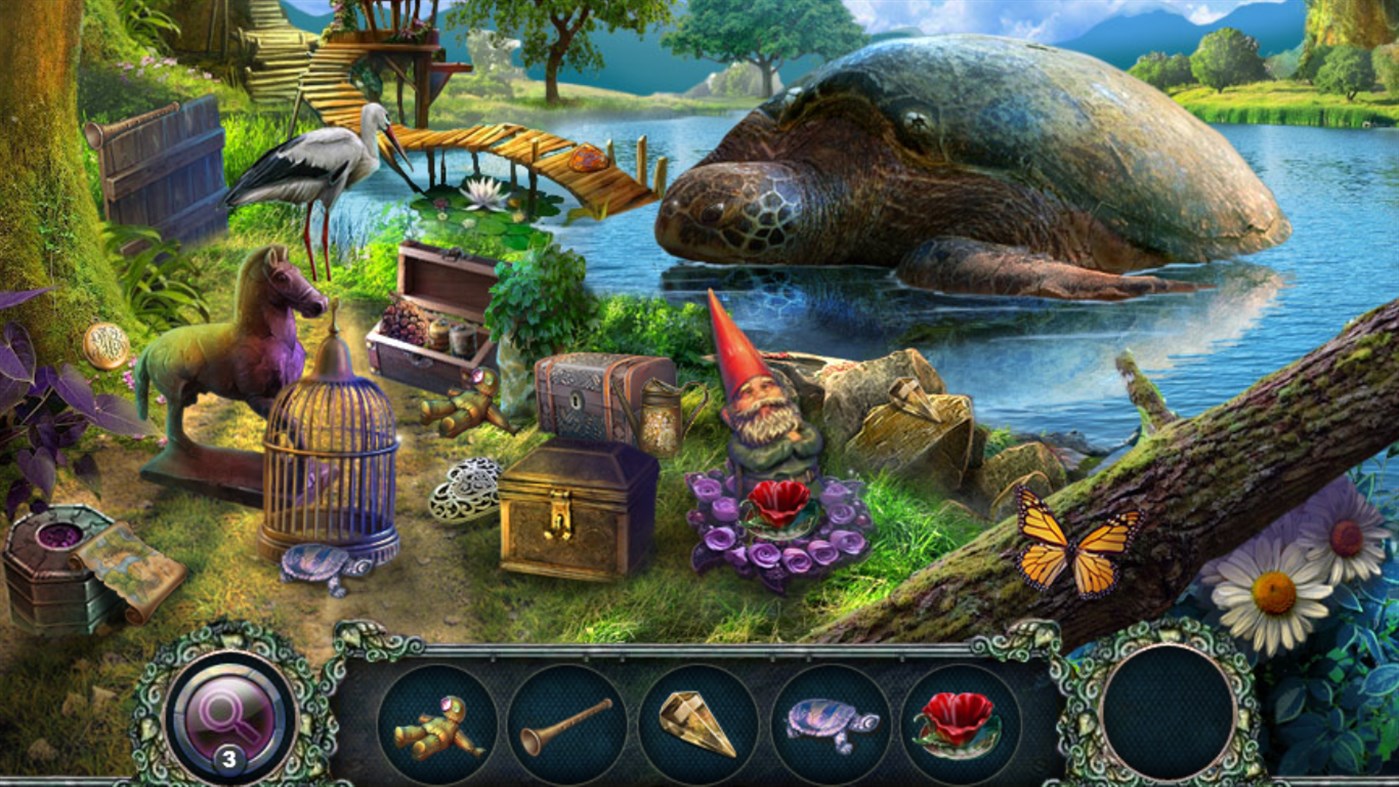Screen dimensions: 1399x787
Task: Select the red flower cup item in the bar
Action: click(x=962, y=725)
